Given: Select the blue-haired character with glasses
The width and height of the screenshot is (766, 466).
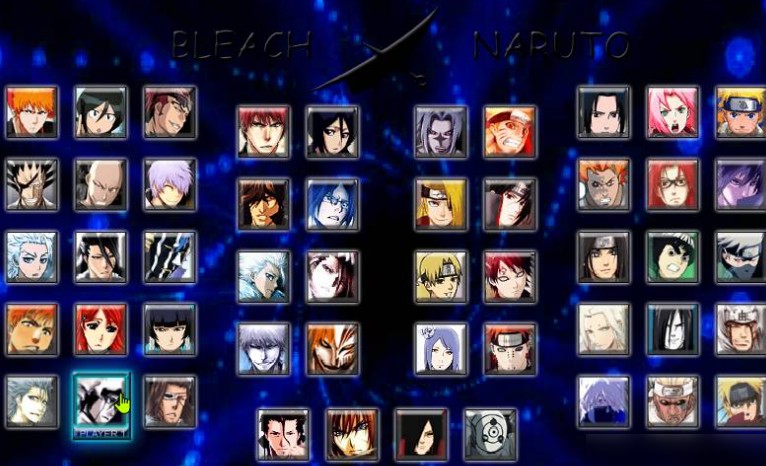Looking at the screenshot, I should click(332, 204).
